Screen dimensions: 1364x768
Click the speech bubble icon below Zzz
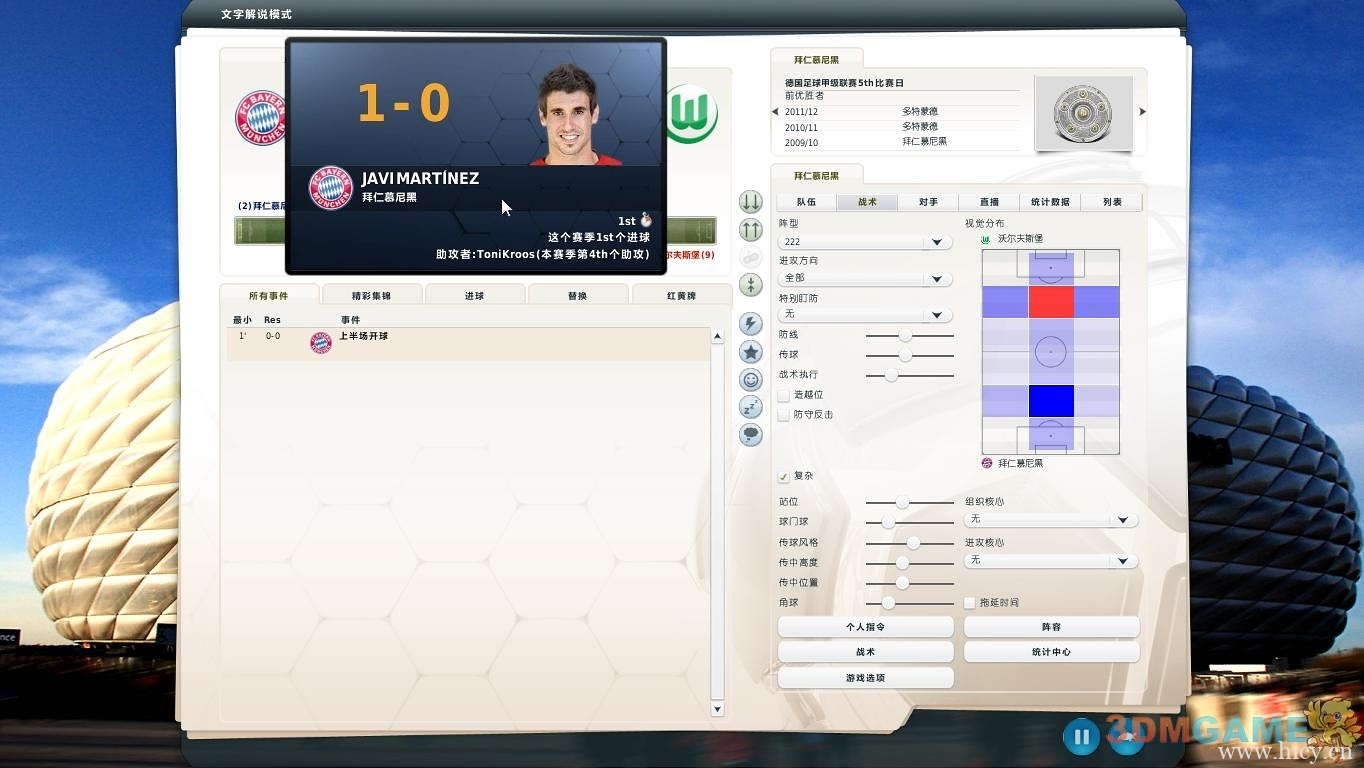click(x=750, y=434)
